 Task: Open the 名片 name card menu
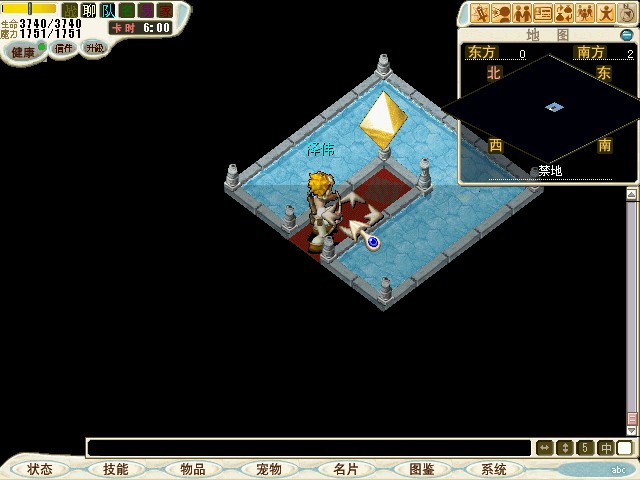click(x=345, y=469)
